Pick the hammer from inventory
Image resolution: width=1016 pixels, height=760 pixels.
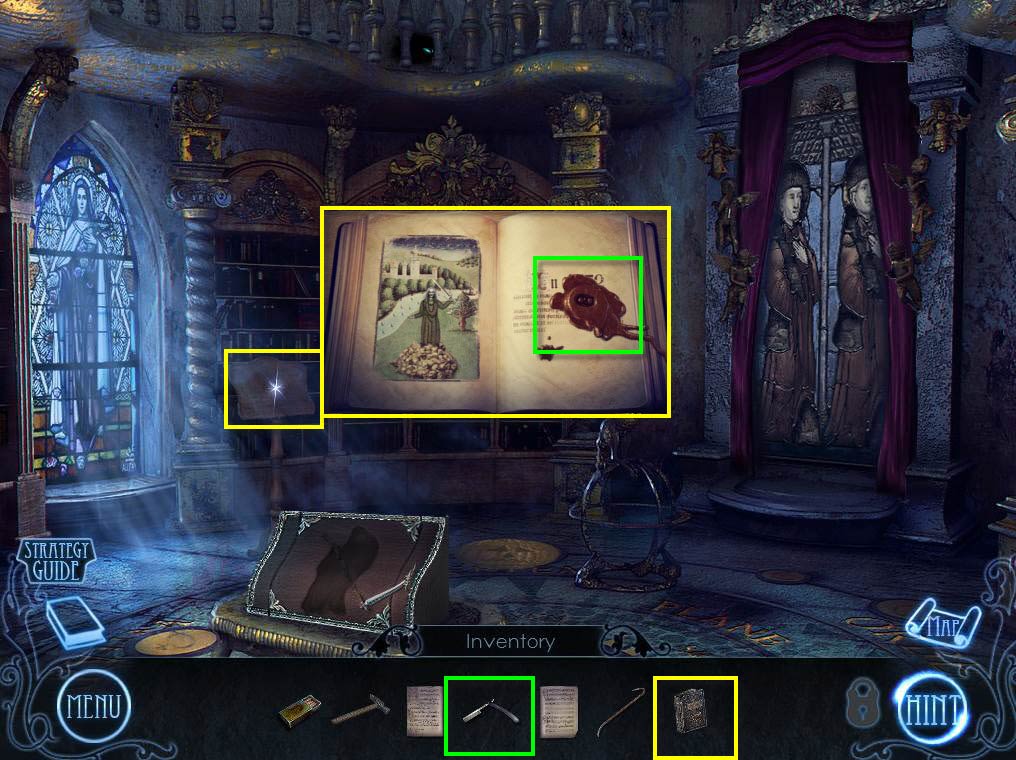[x=360, y=711]
